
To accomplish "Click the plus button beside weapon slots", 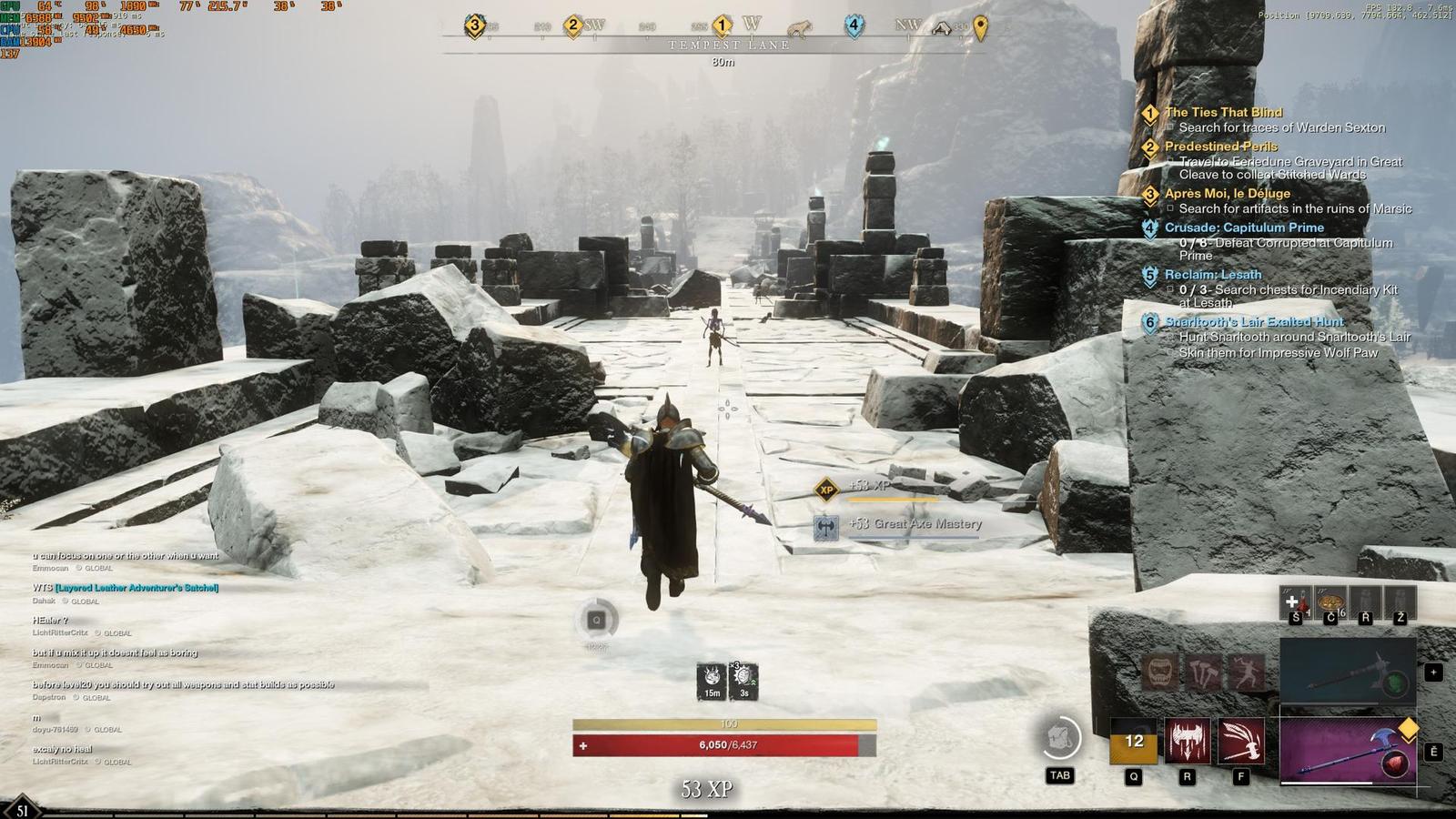I will pyautogui.click(x=1433, y=672).
